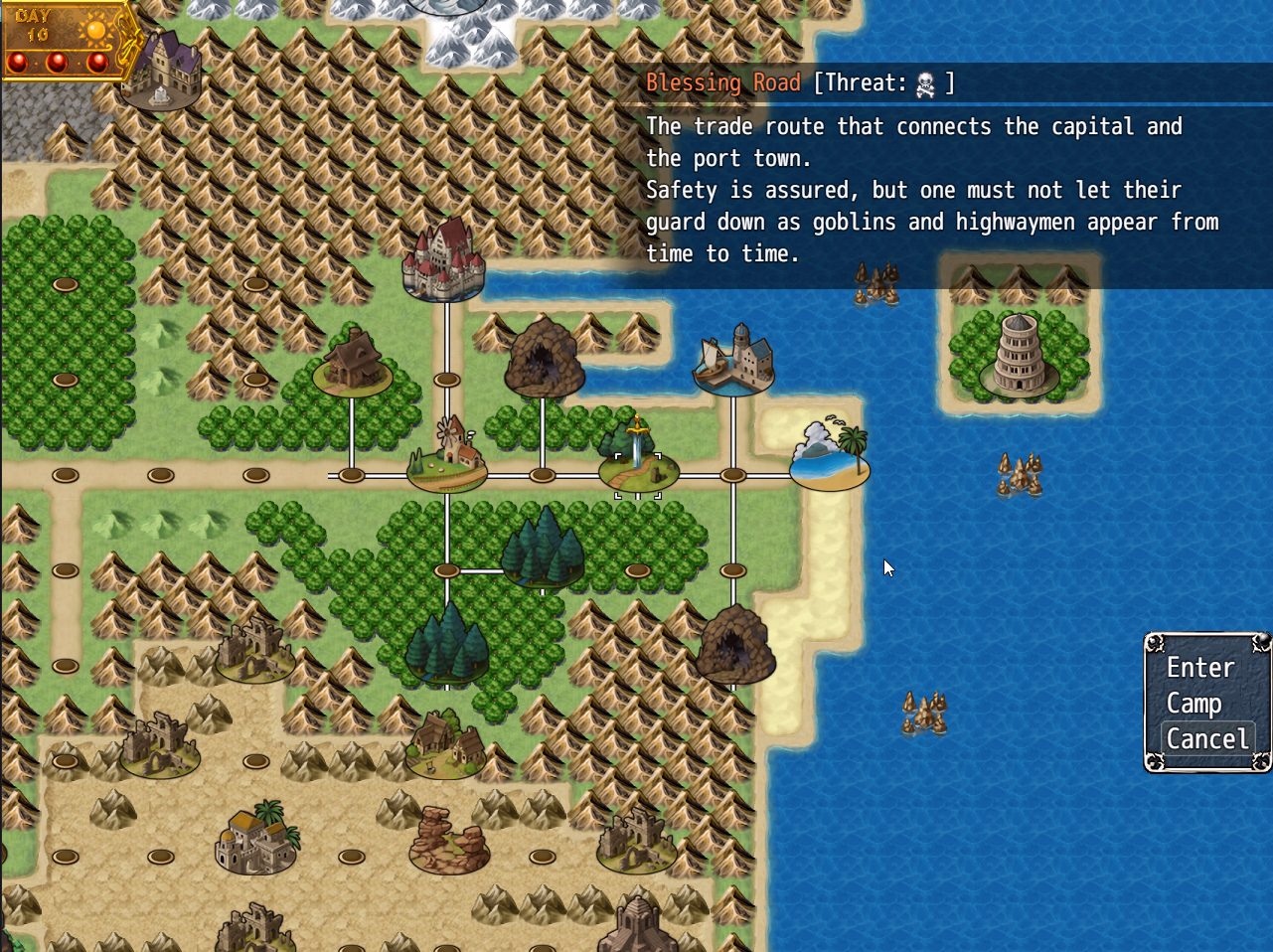1273x952 pixels.
Task: Click the stone tower on the island
Action: click(1019, 356)
